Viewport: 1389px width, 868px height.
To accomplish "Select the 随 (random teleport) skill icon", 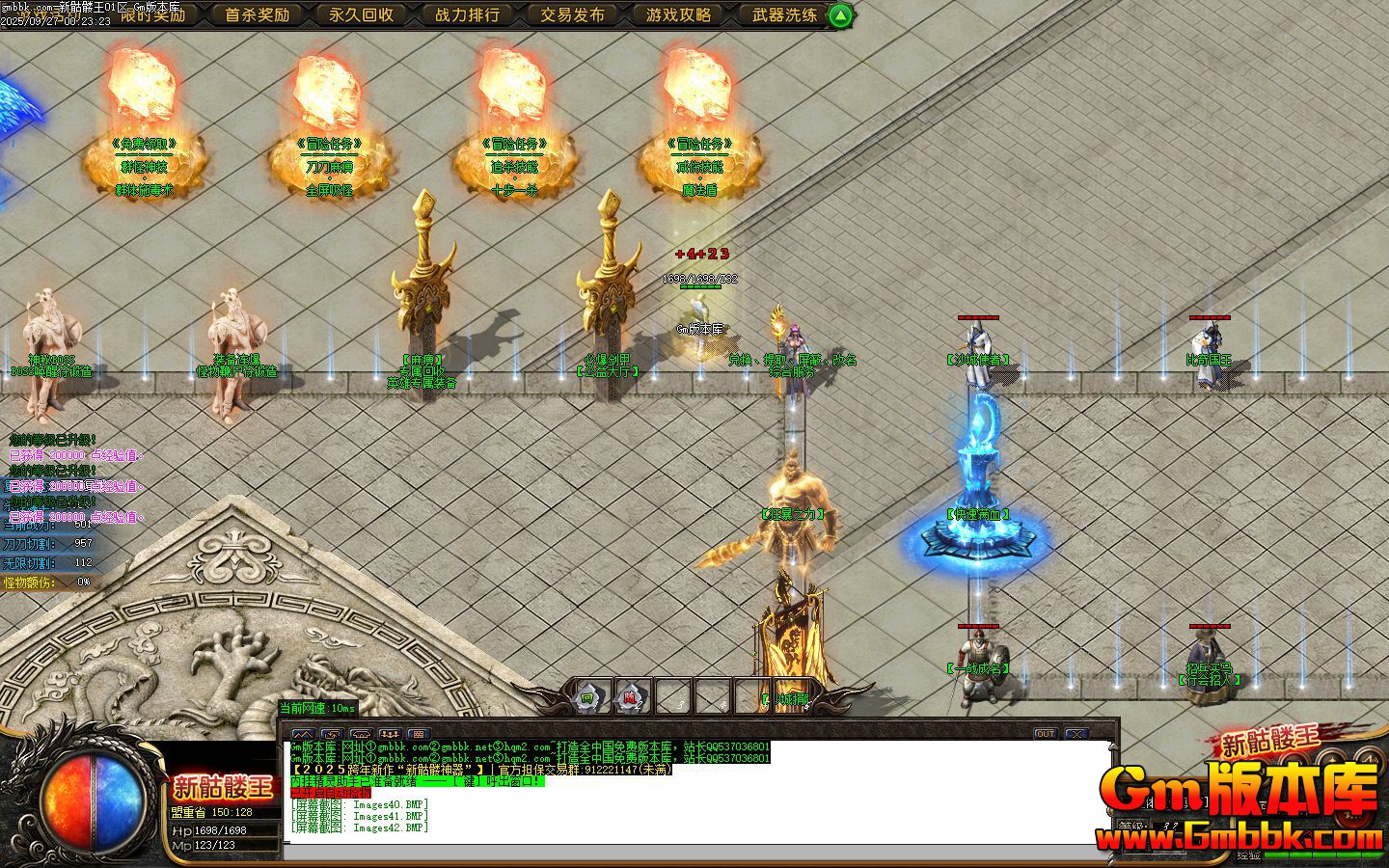I will point(629,696).
